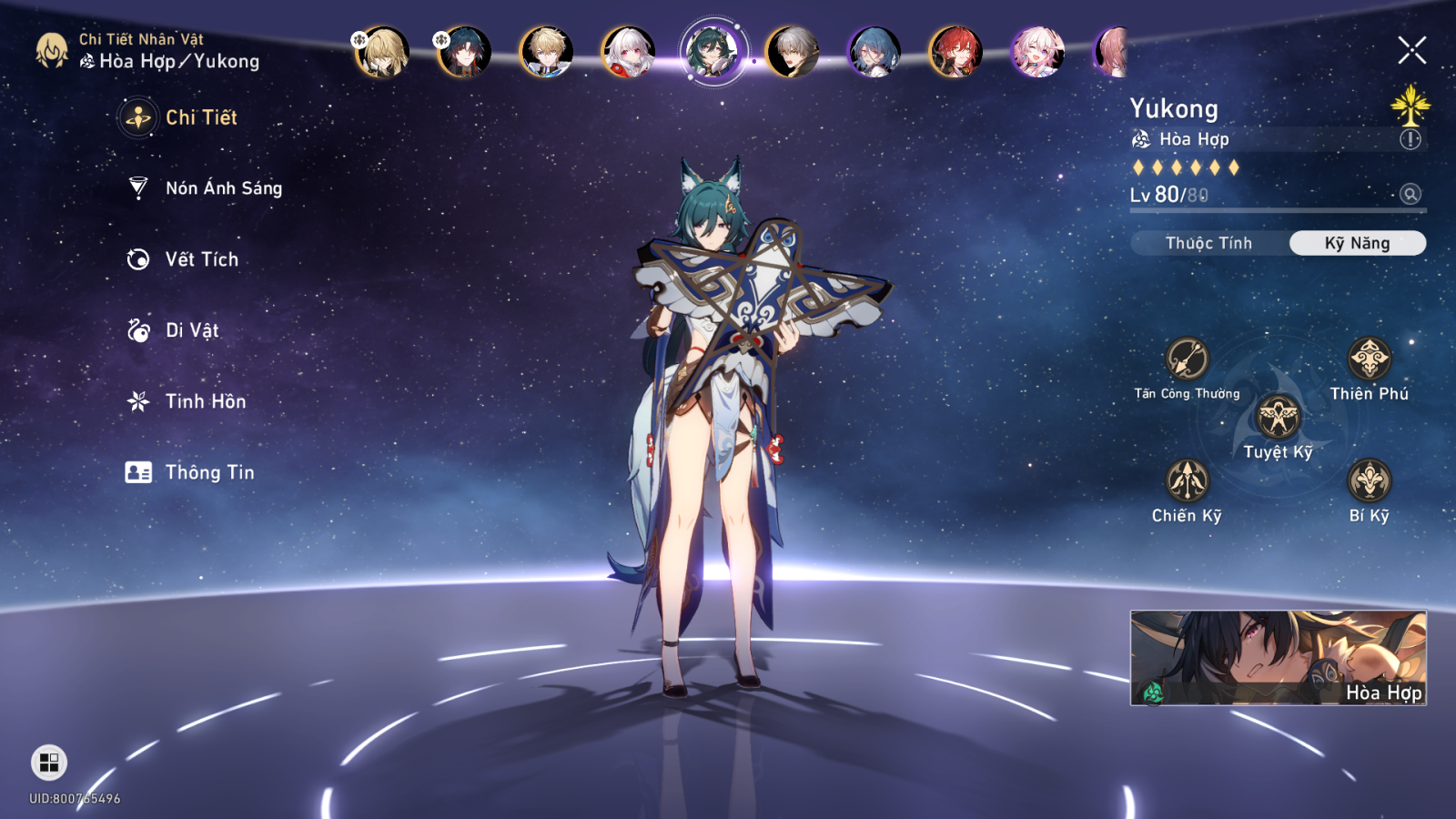The height and width of the screenshot is (819, 1456).
Task: Open the Chi Tiết menu entry
Action: (200, 117)
